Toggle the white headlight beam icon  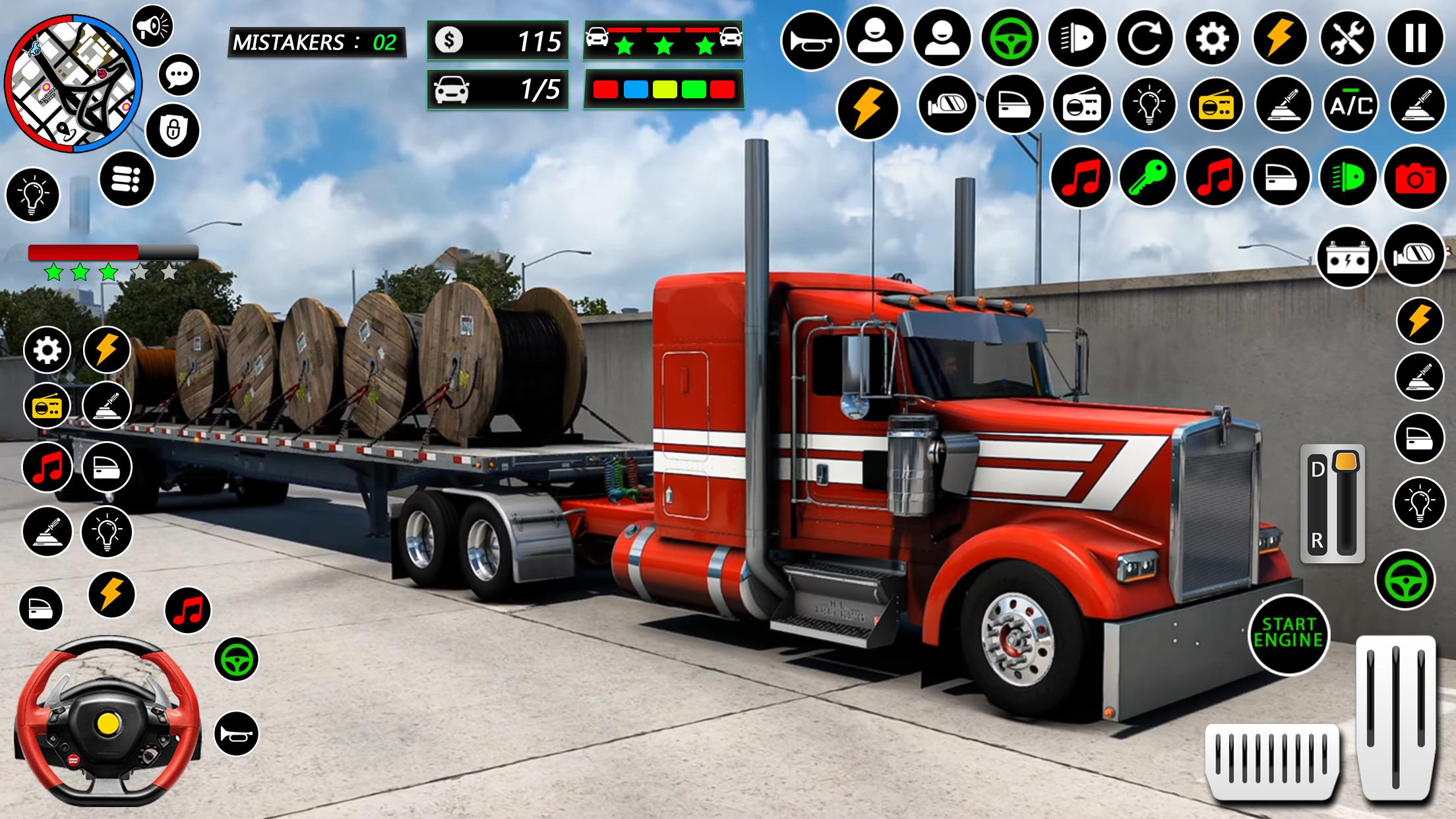(x=1077, y=39)
